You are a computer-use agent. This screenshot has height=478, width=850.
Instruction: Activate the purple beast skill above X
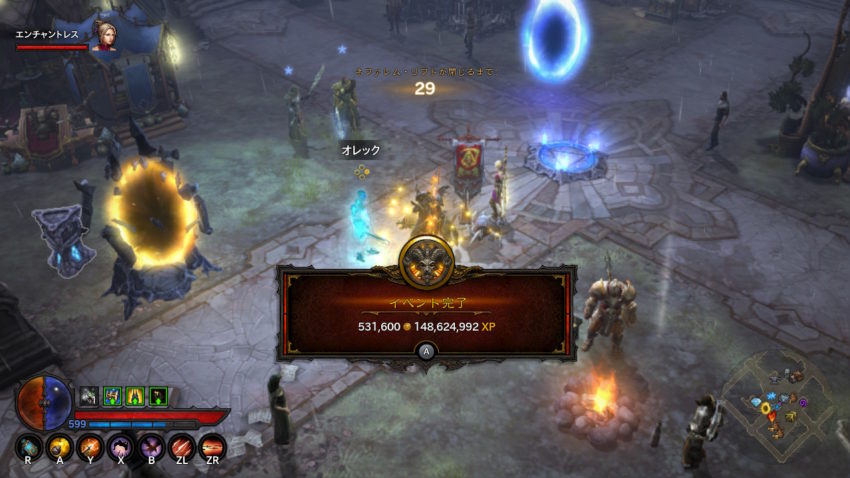point(120,447)
